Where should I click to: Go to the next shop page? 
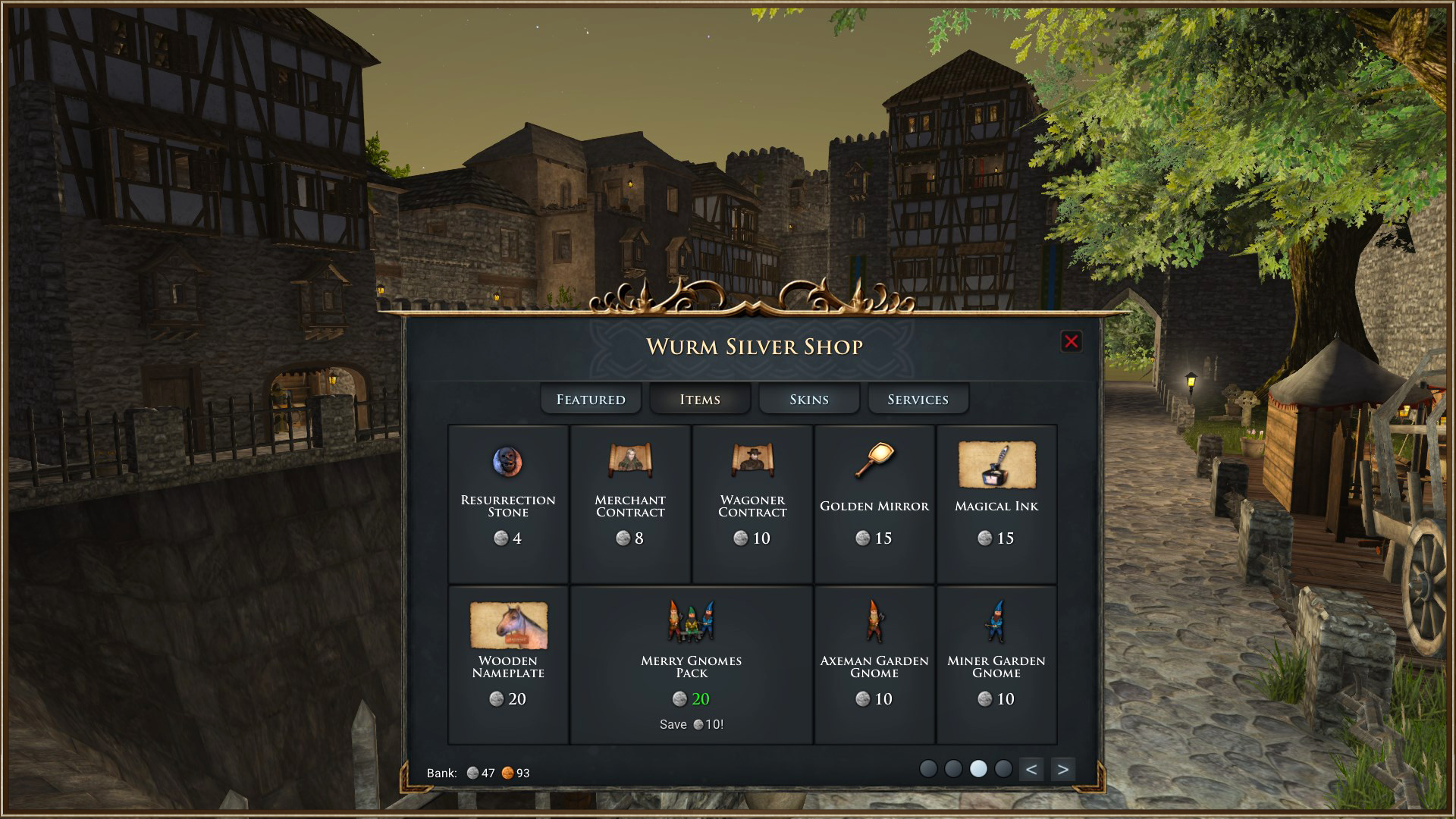click(1063, 769)
